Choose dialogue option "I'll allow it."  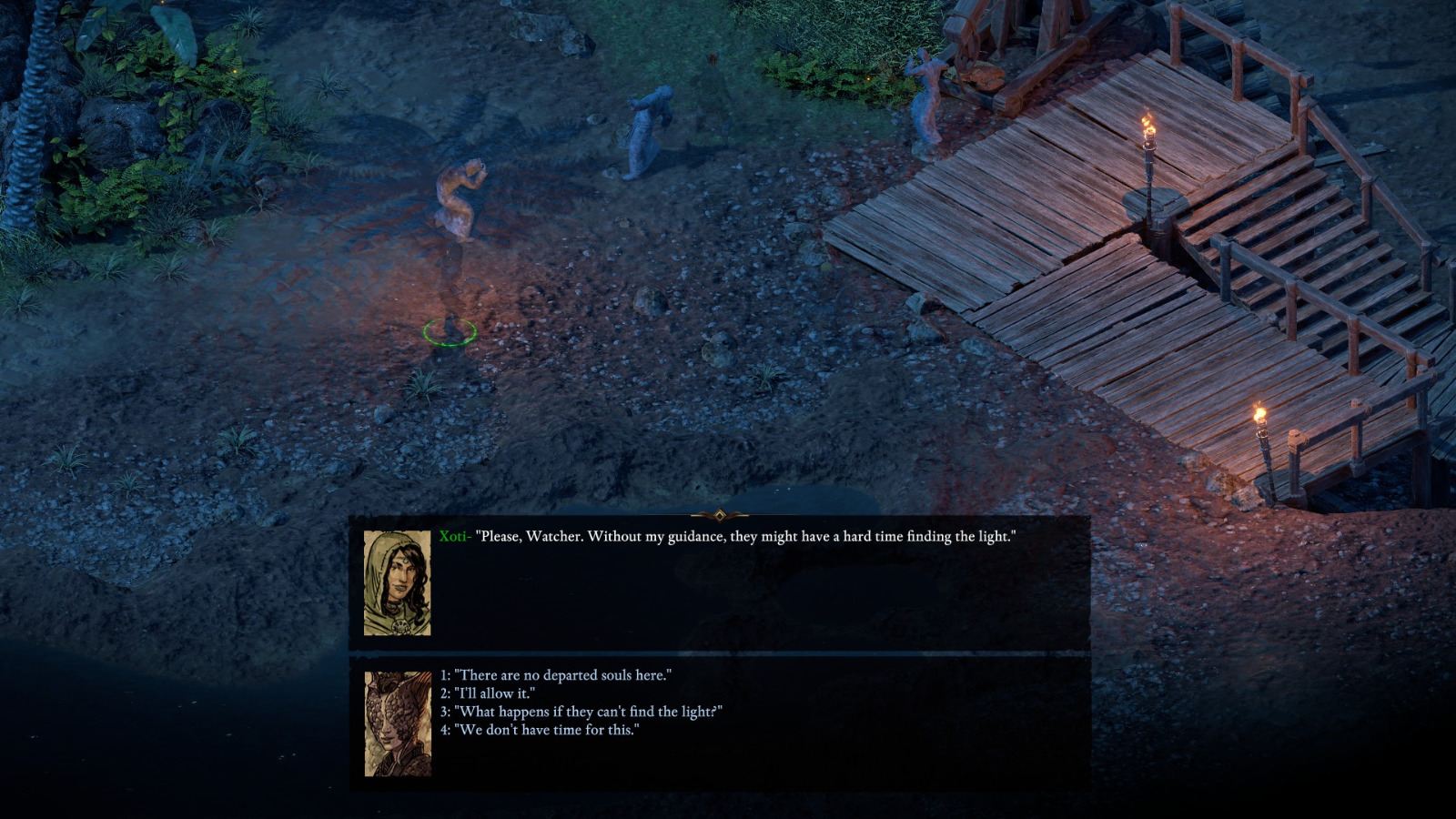[487, 692]
